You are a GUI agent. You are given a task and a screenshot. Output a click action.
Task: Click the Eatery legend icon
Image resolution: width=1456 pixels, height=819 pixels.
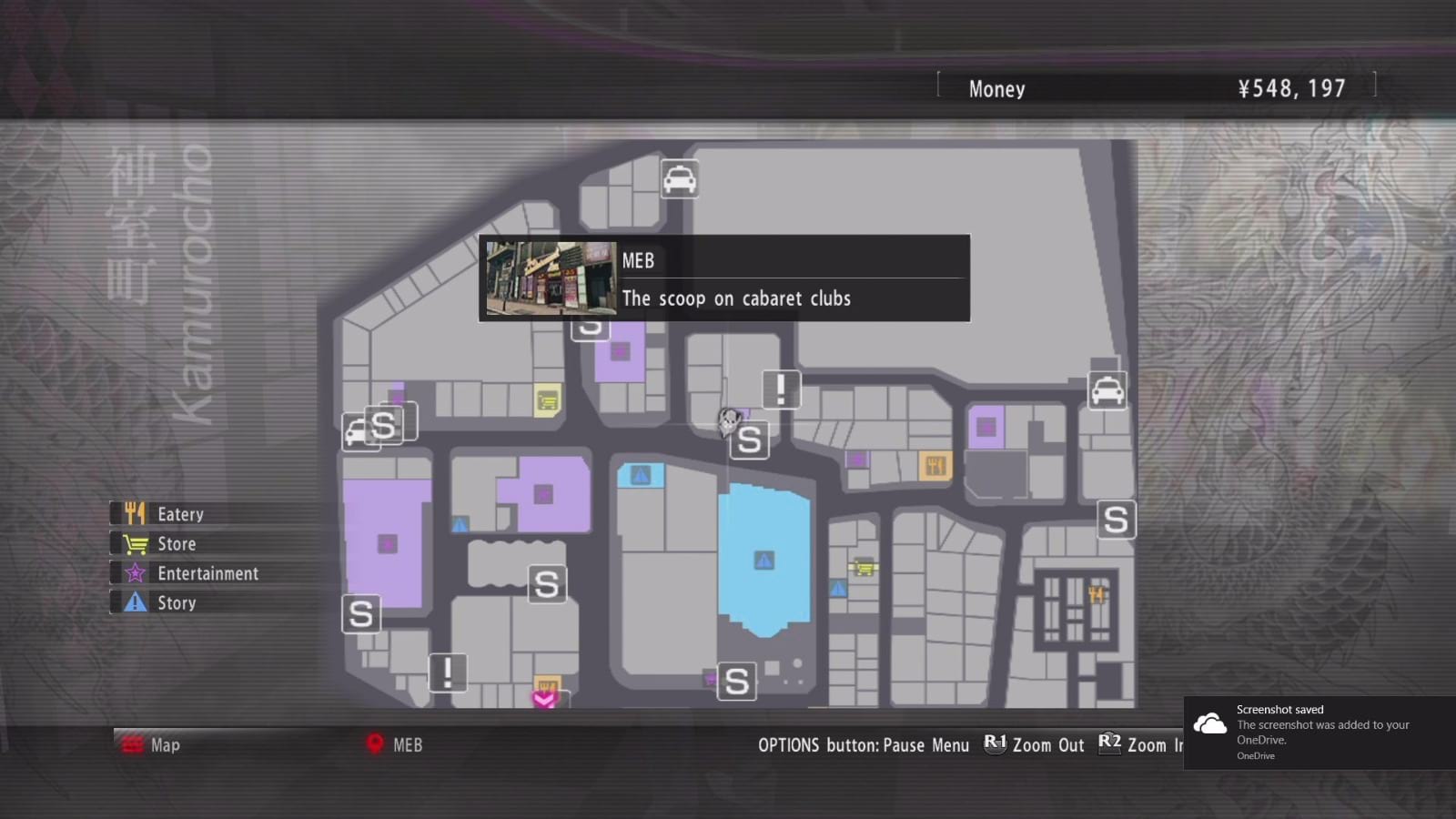point(135,513)
